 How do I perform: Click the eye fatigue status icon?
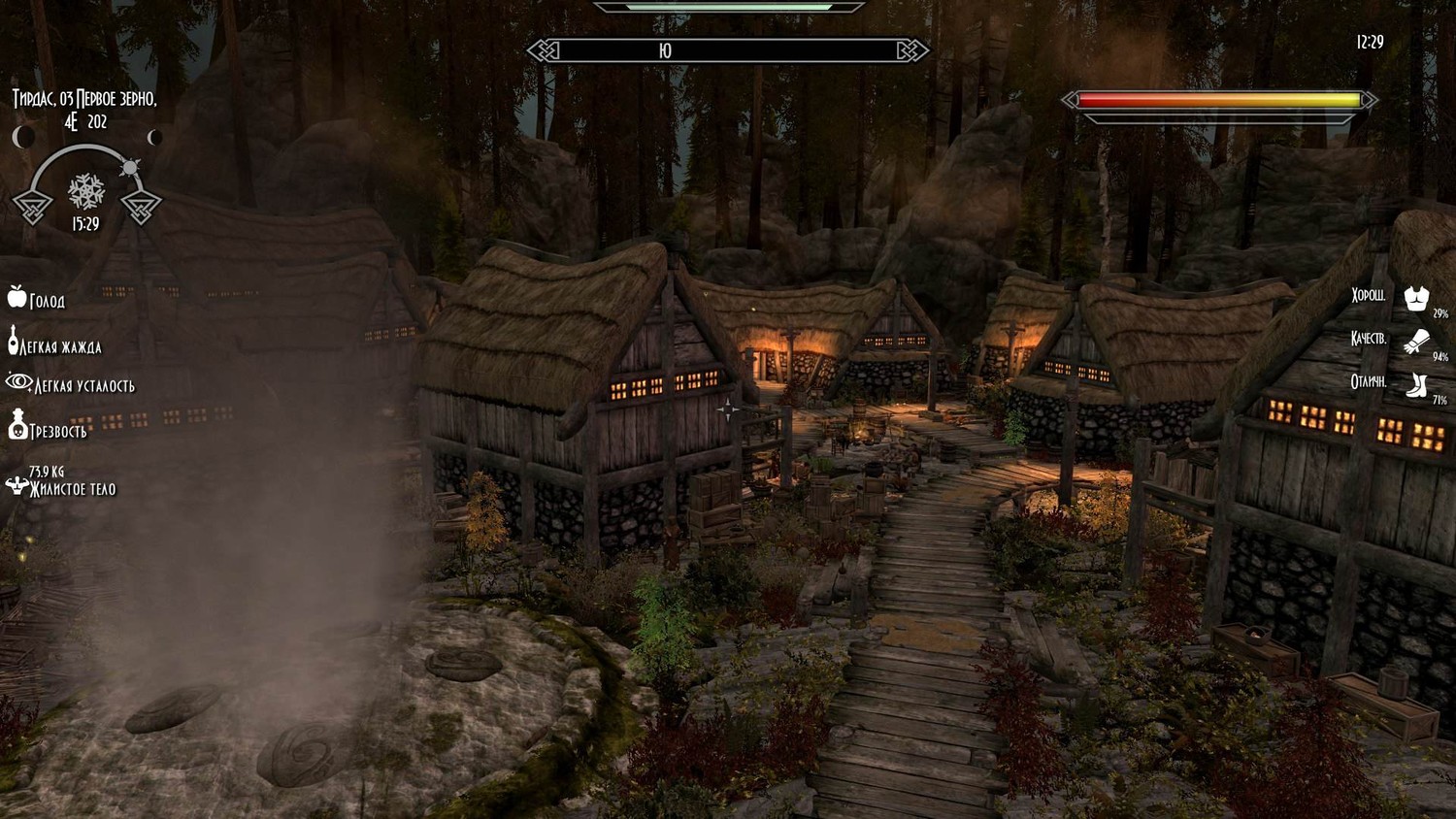[18, 381]
